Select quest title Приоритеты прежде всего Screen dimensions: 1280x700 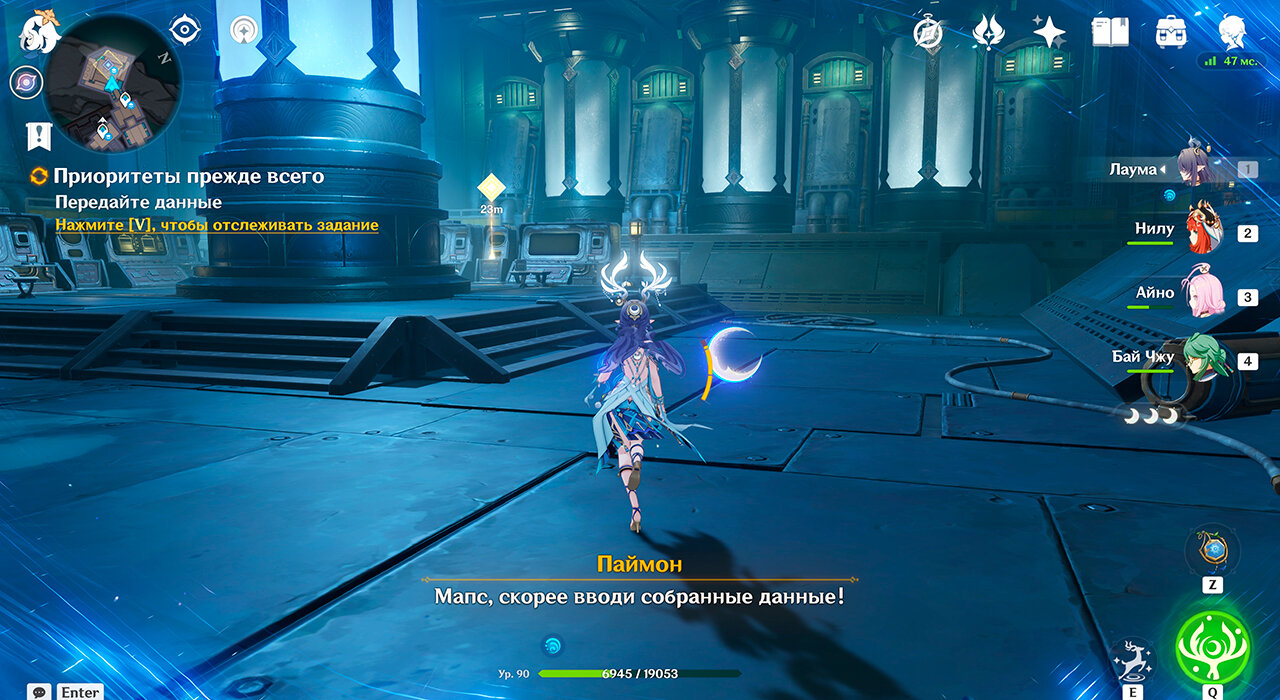tap(188, 176)
